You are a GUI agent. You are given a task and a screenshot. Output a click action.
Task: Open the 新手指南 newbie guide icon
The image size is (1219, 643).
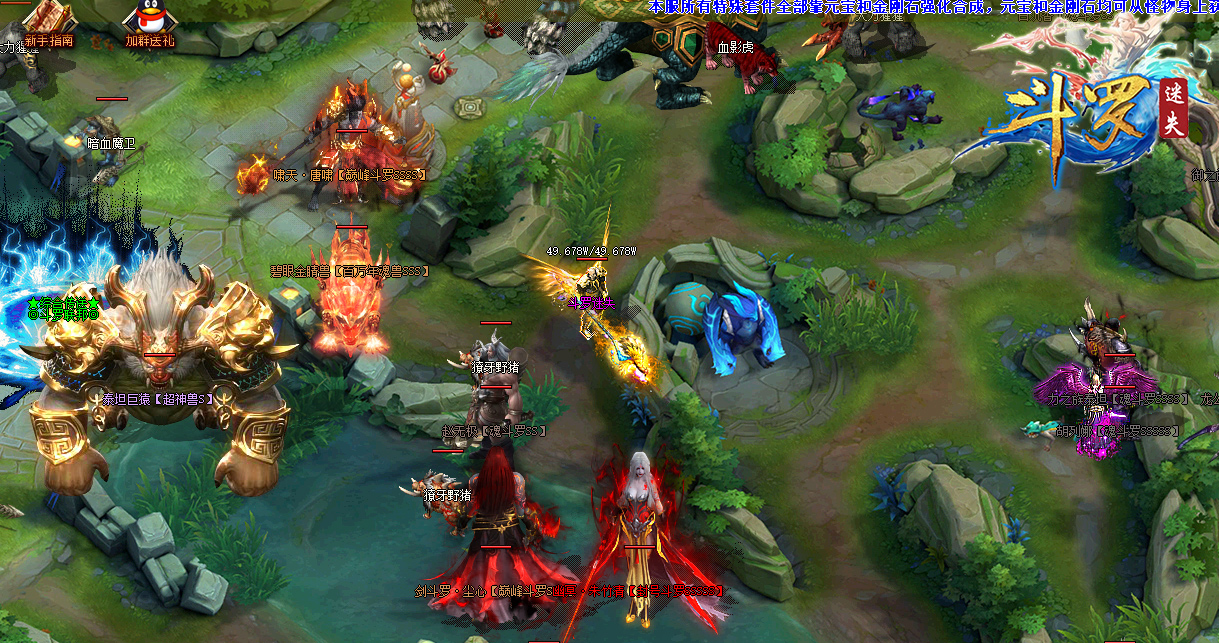[x=50, y=20]
